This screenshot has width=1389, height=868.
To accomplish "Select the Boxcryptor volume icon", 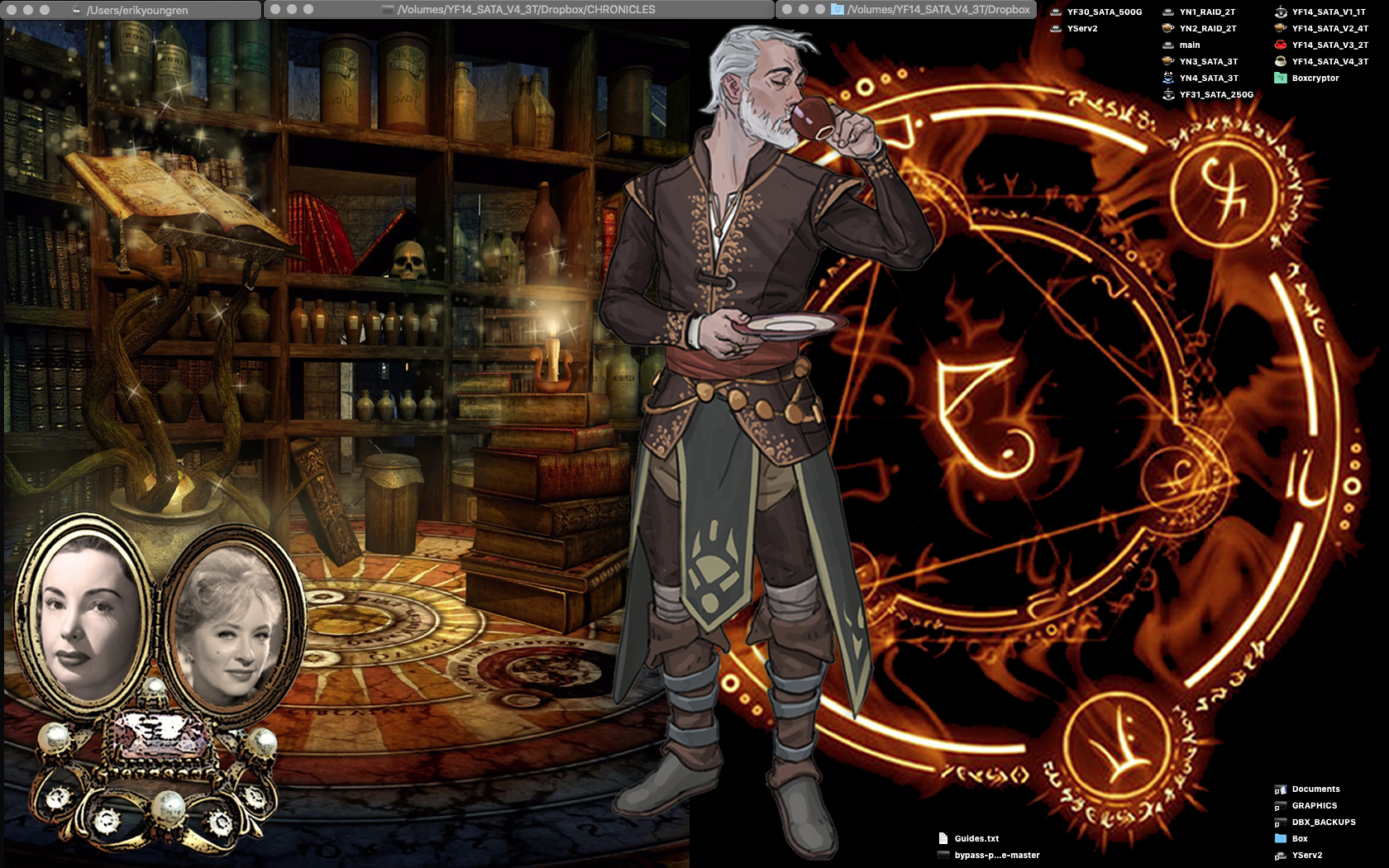I will click(1281, 78).
